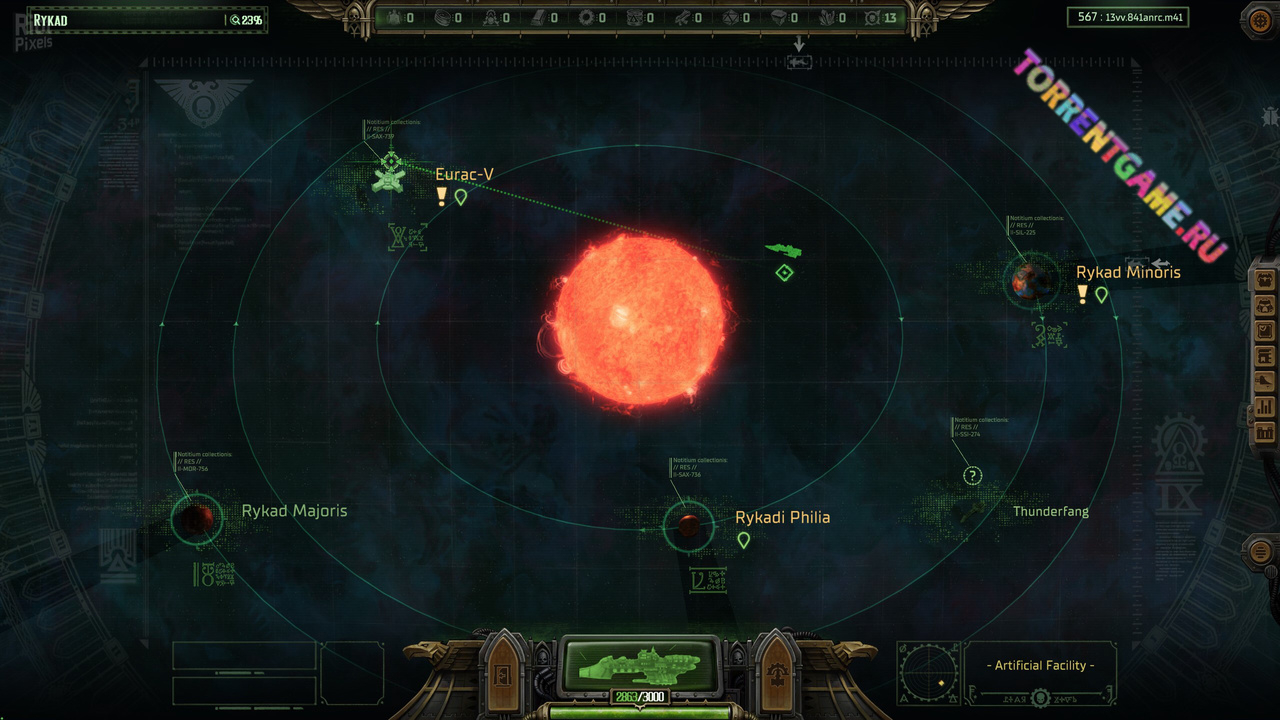Choose the Rykad Majoris planet node
Image resolution: width=1280 pixels, height=720 pixels.
coord(197,519)
